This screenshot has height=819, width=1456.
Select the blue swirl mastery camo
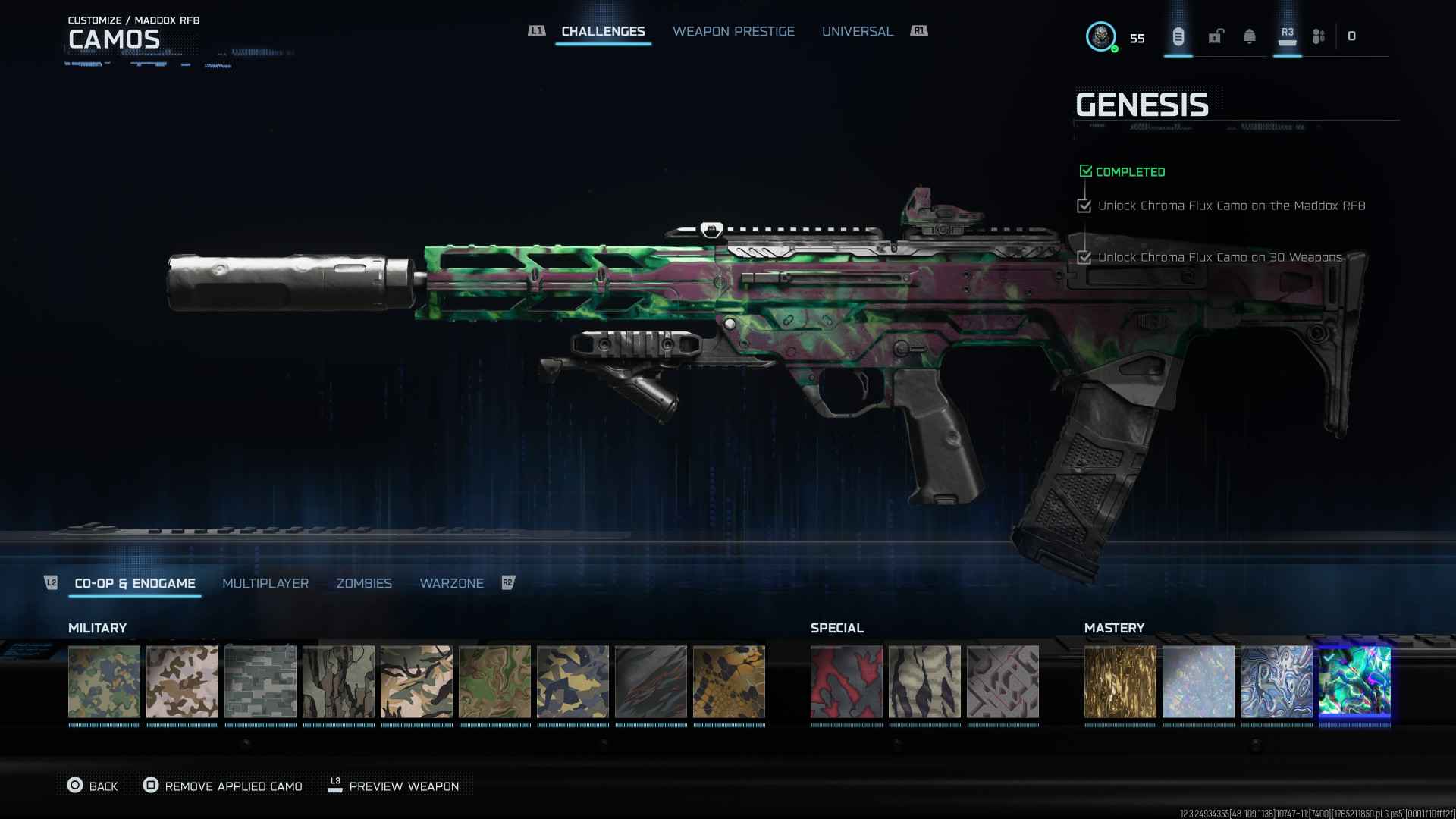click(1276, 681)
